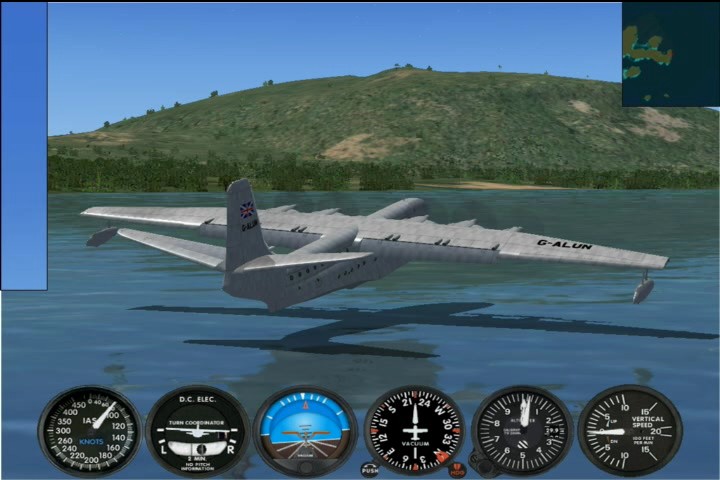
Task: Click the PUSH knob below the heading indicator
Action: click(x=370, y=468)
